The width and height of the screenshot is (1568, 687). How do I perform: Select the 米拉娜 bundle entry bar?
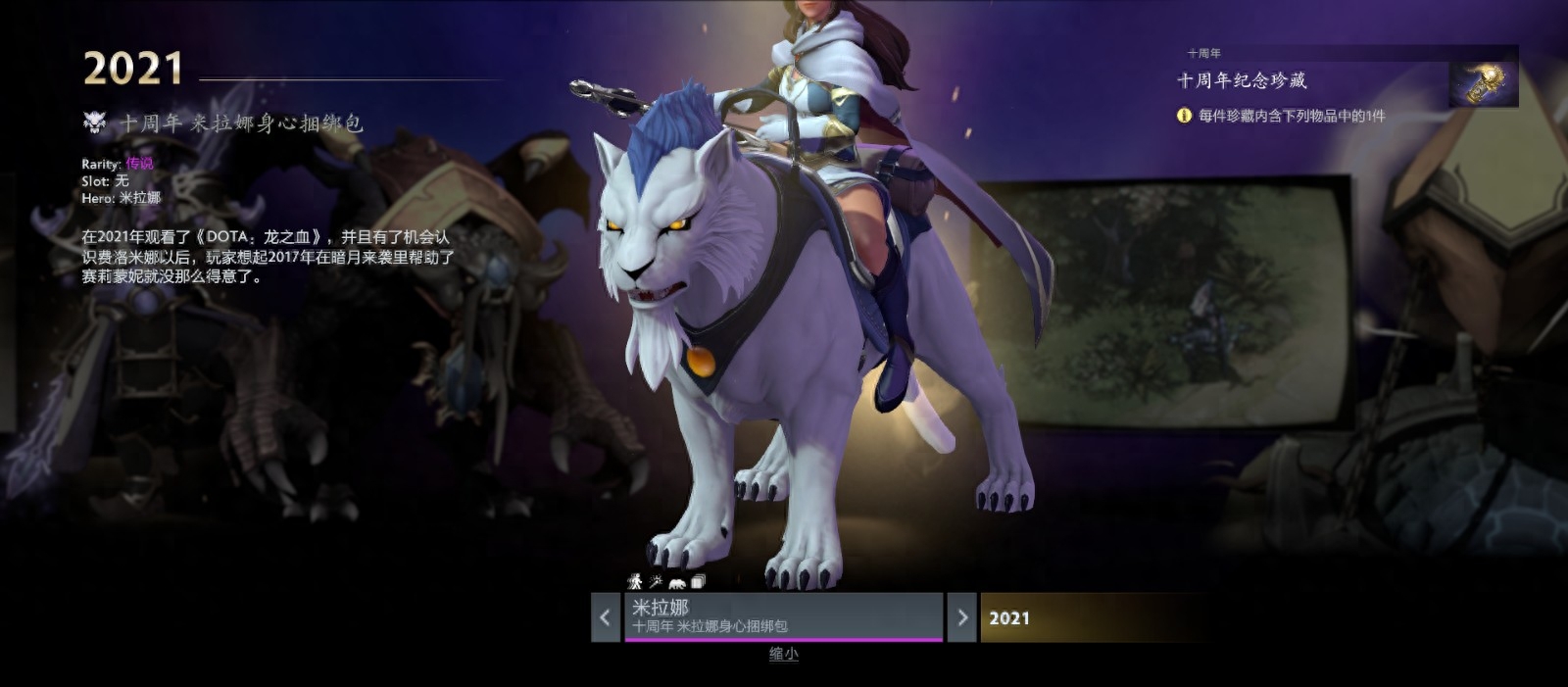783,617
